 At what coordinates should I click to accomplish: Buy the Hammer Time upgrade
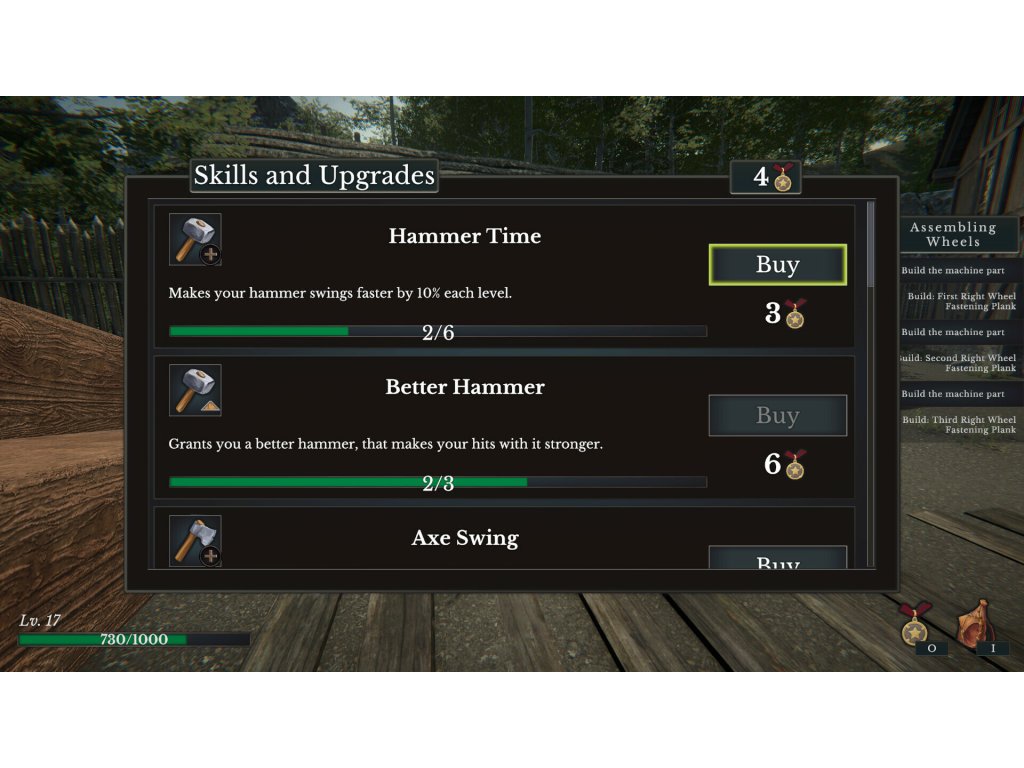(778, 265)
